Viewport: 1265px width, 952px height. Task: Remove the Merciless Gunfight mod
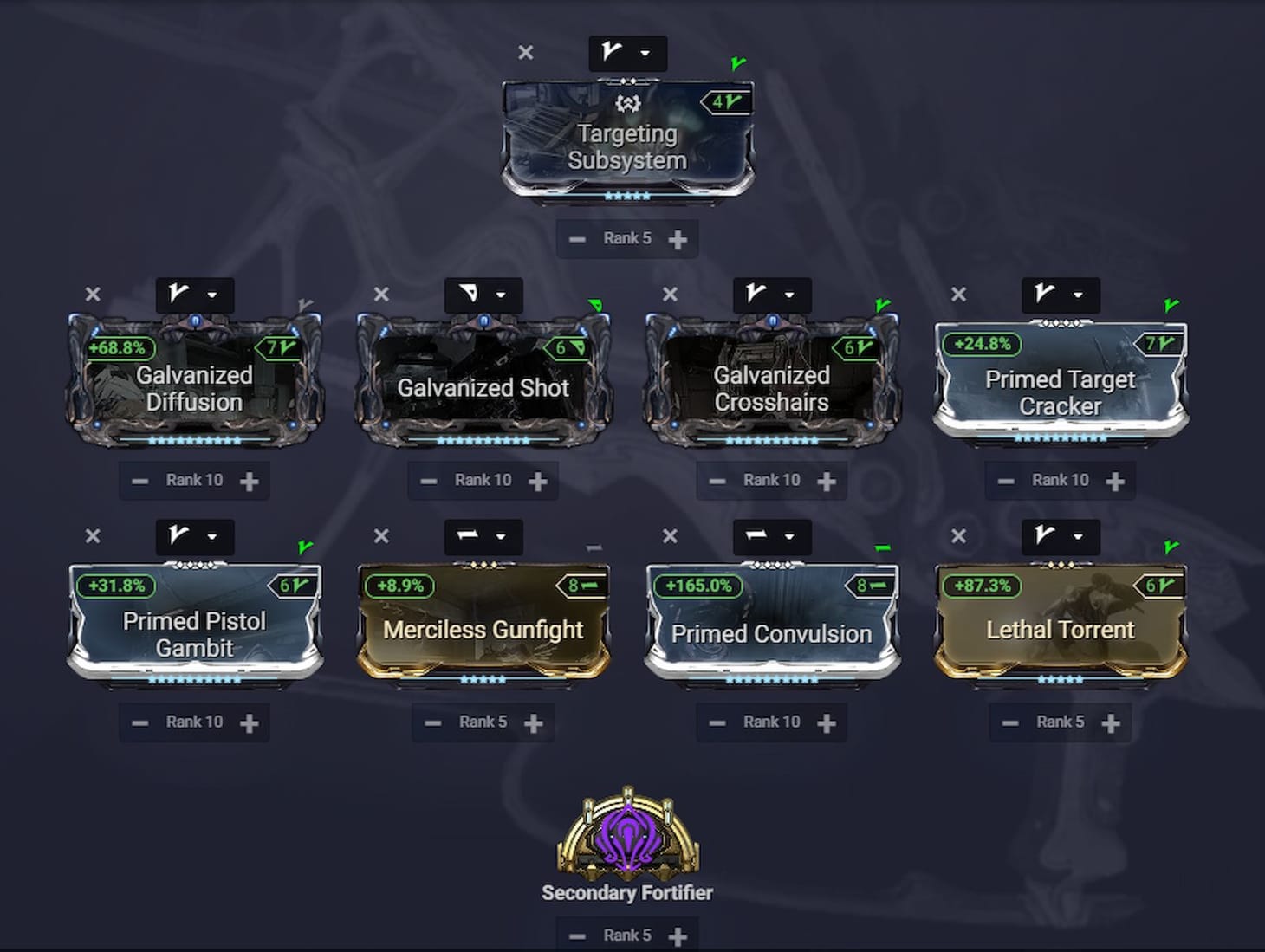(x=382, y=536)
